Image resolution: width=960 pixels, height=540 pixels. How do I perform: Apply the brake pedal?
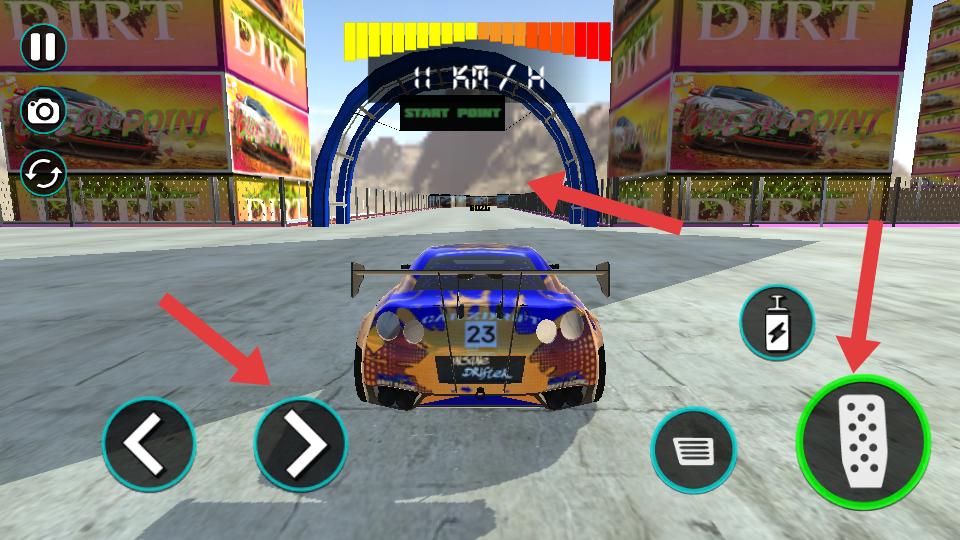(x=694, y=451)
